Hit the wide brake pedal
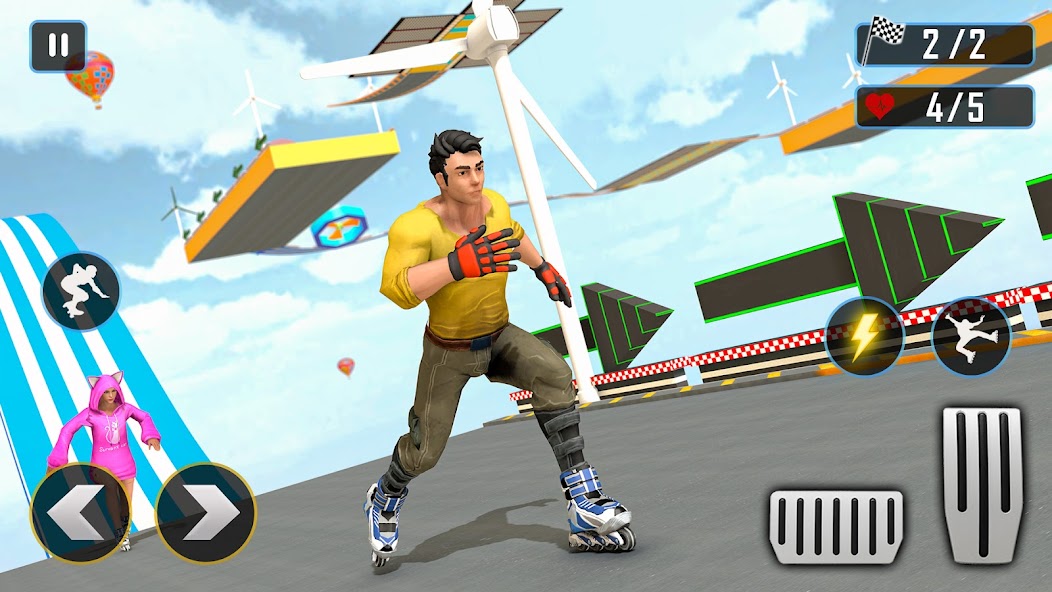This screenshot has height=592, width=1052. coord(836,526)
